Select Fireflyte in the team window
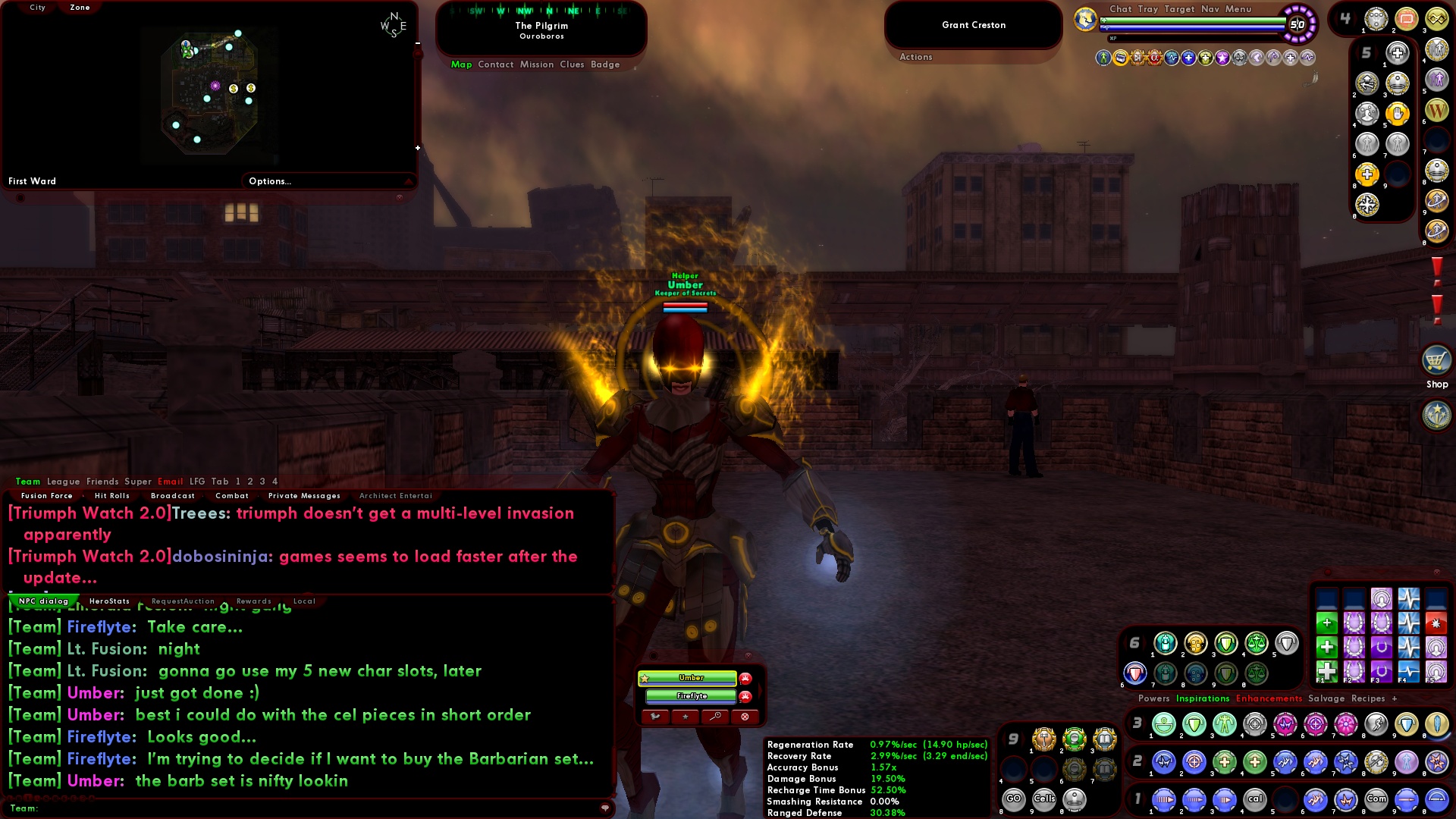Screen dimensions: 1456x819 click(x=691, y=695)
